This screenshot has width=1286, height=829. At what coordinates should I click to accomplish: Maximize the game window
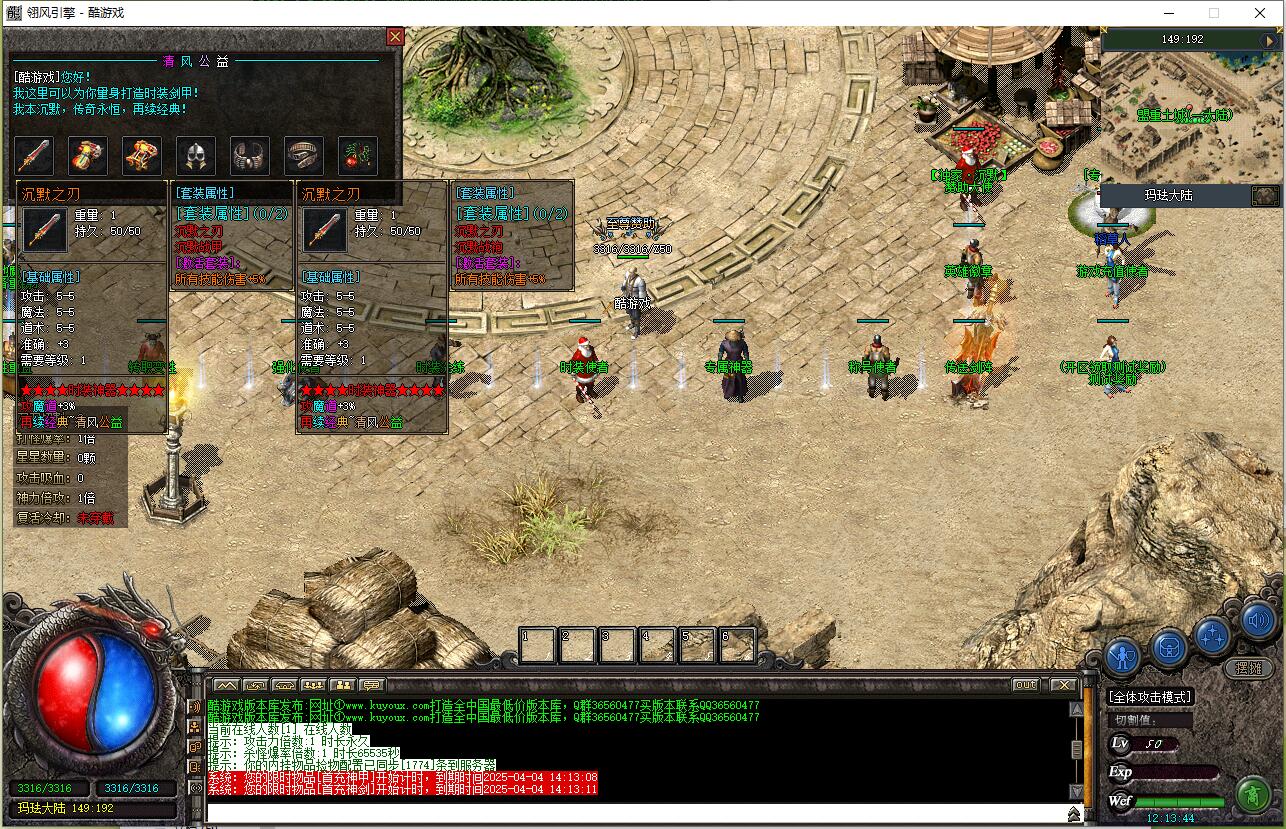point(1214,13)
